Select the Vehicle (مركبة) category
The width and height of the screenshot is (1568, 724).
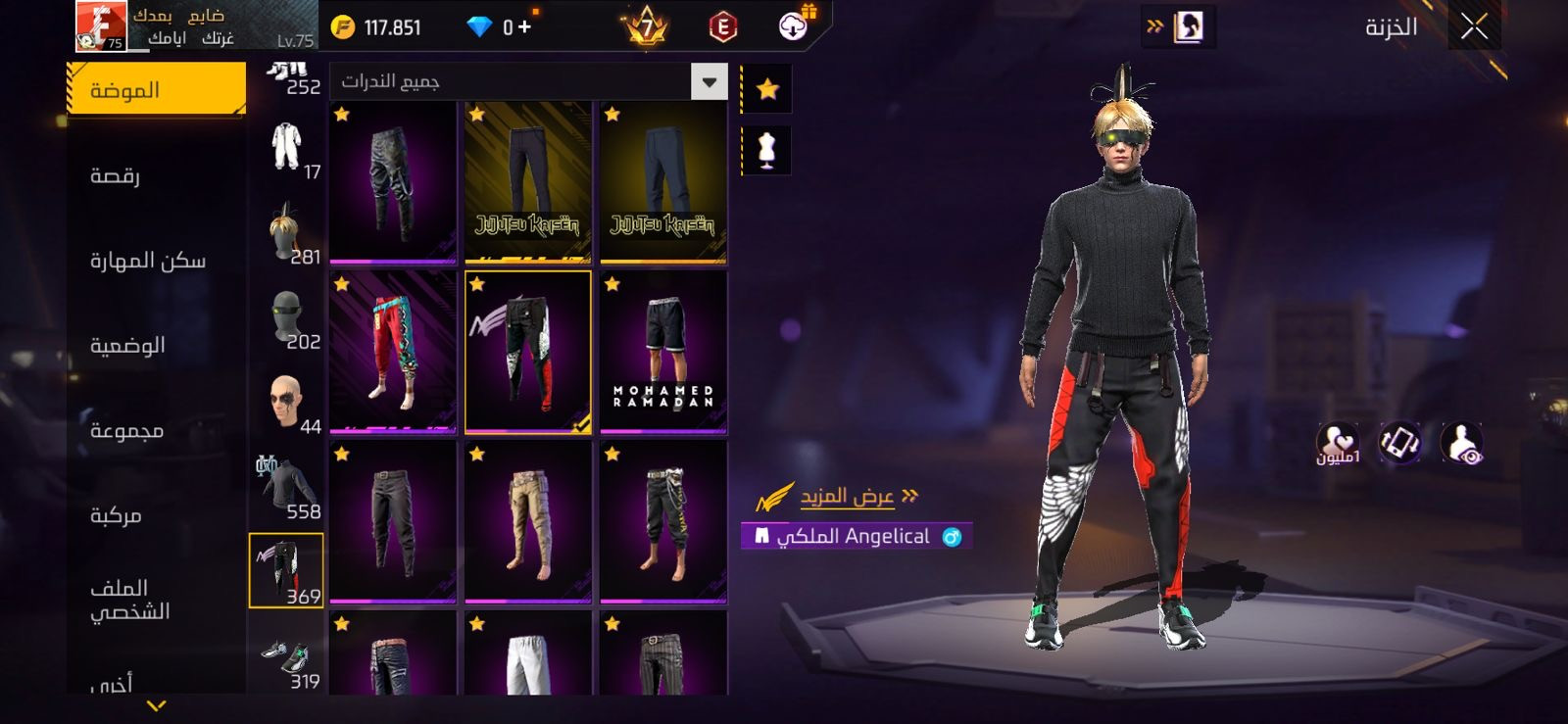[x=116, y=515]
